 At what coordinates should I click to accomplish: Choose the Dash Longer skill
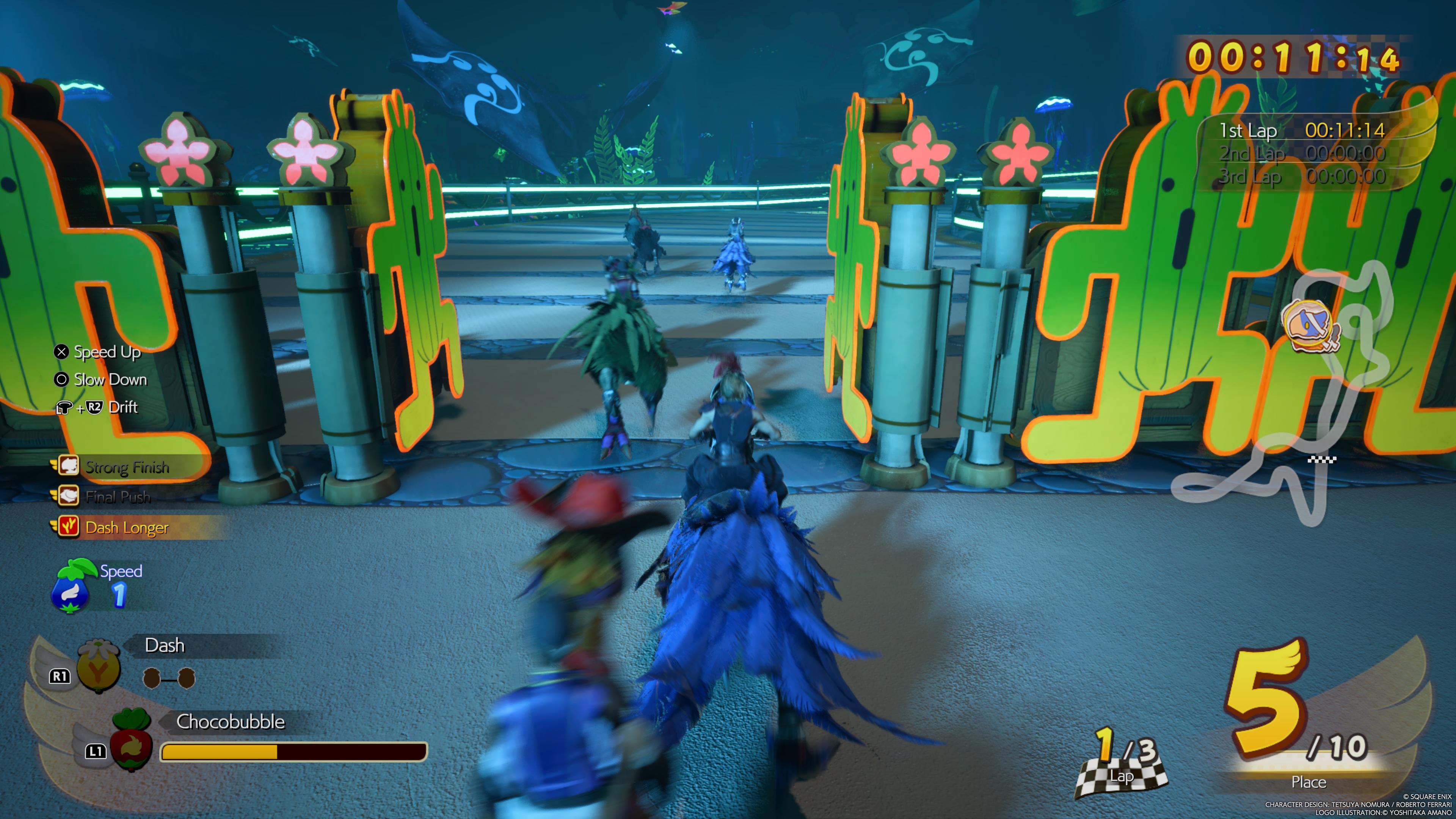tap(126, 527)
